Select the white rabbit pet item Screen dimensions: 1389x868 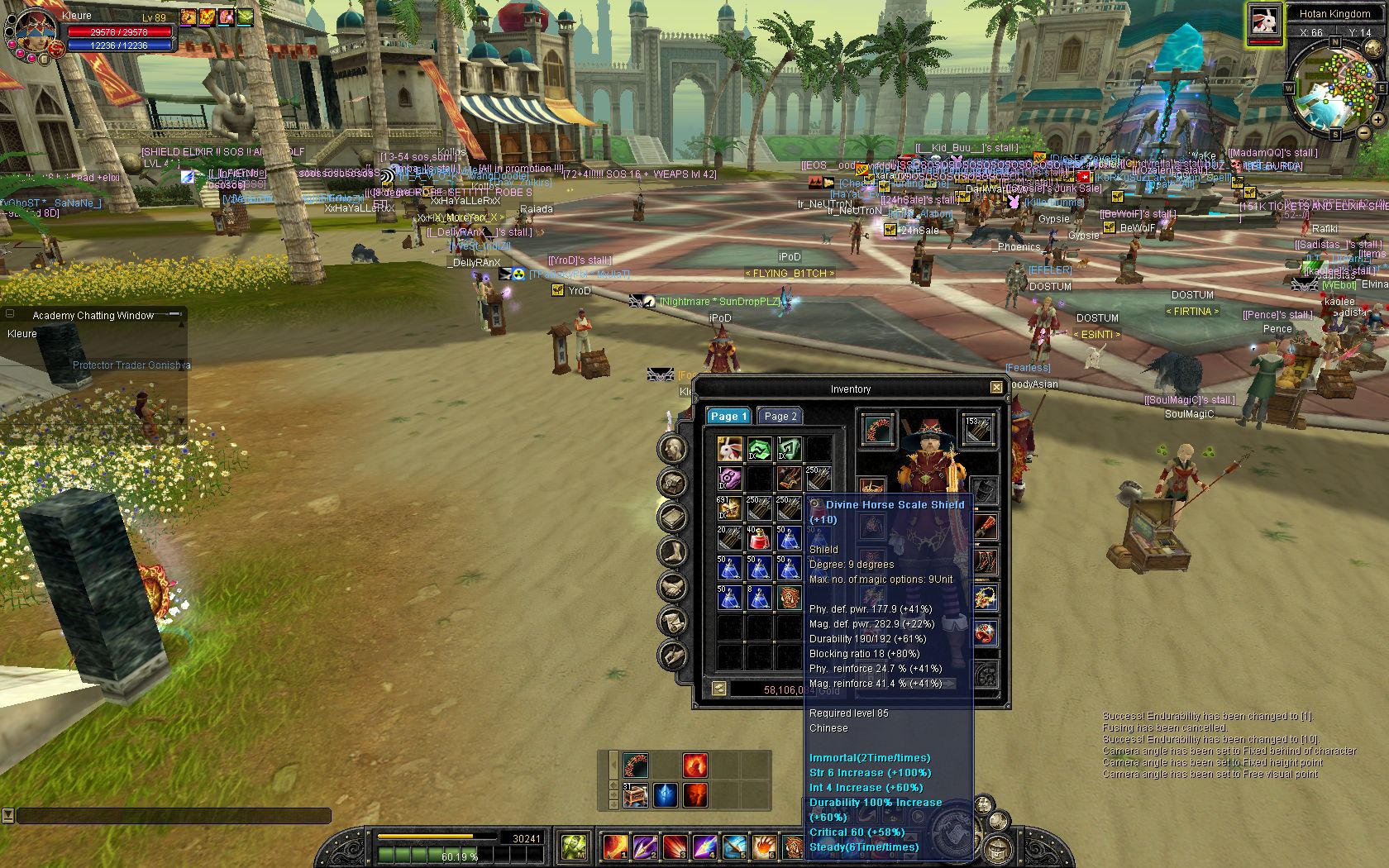pyautogui.click(x=729, y=450)
